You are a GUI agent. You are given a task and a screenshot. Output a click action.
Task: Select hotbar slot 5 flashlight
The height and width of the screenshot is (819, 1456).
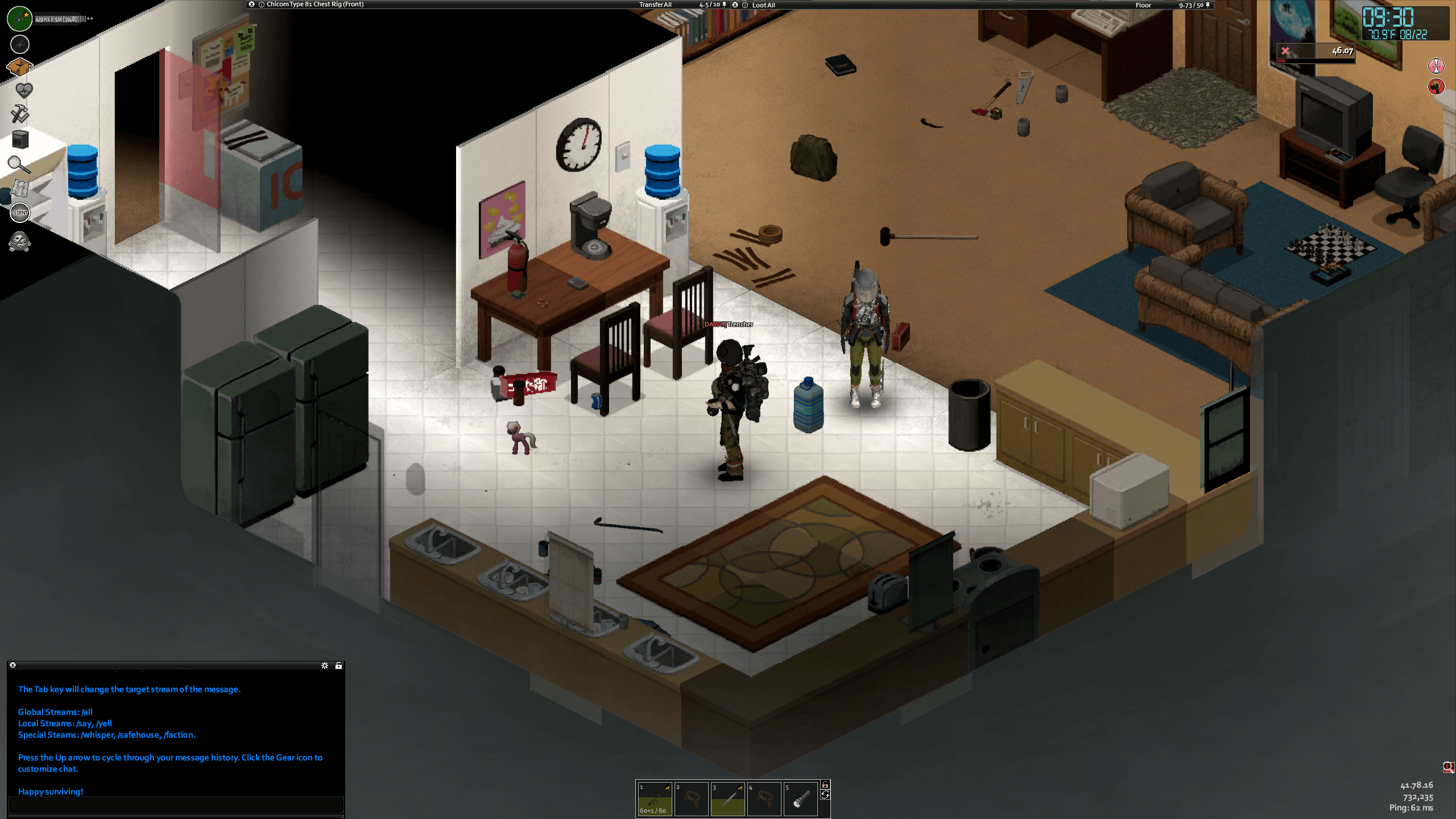tap(800, 799)
